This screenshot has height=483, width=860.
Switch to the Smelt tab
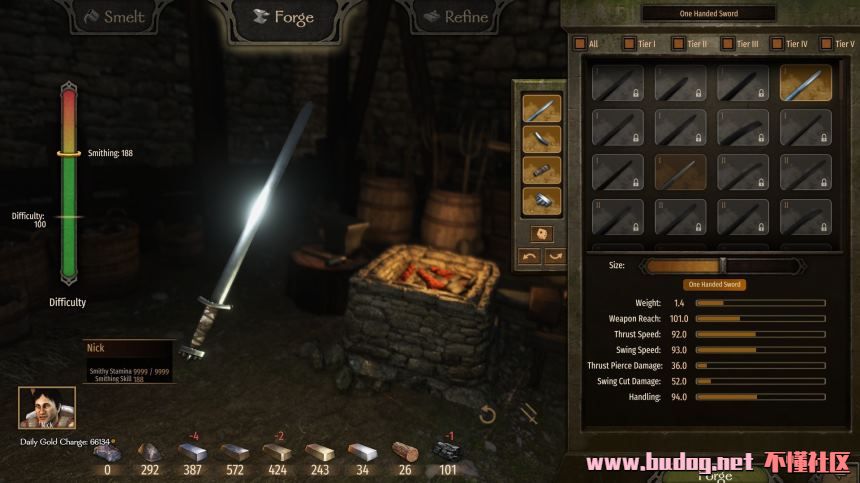tap(115, 17)
